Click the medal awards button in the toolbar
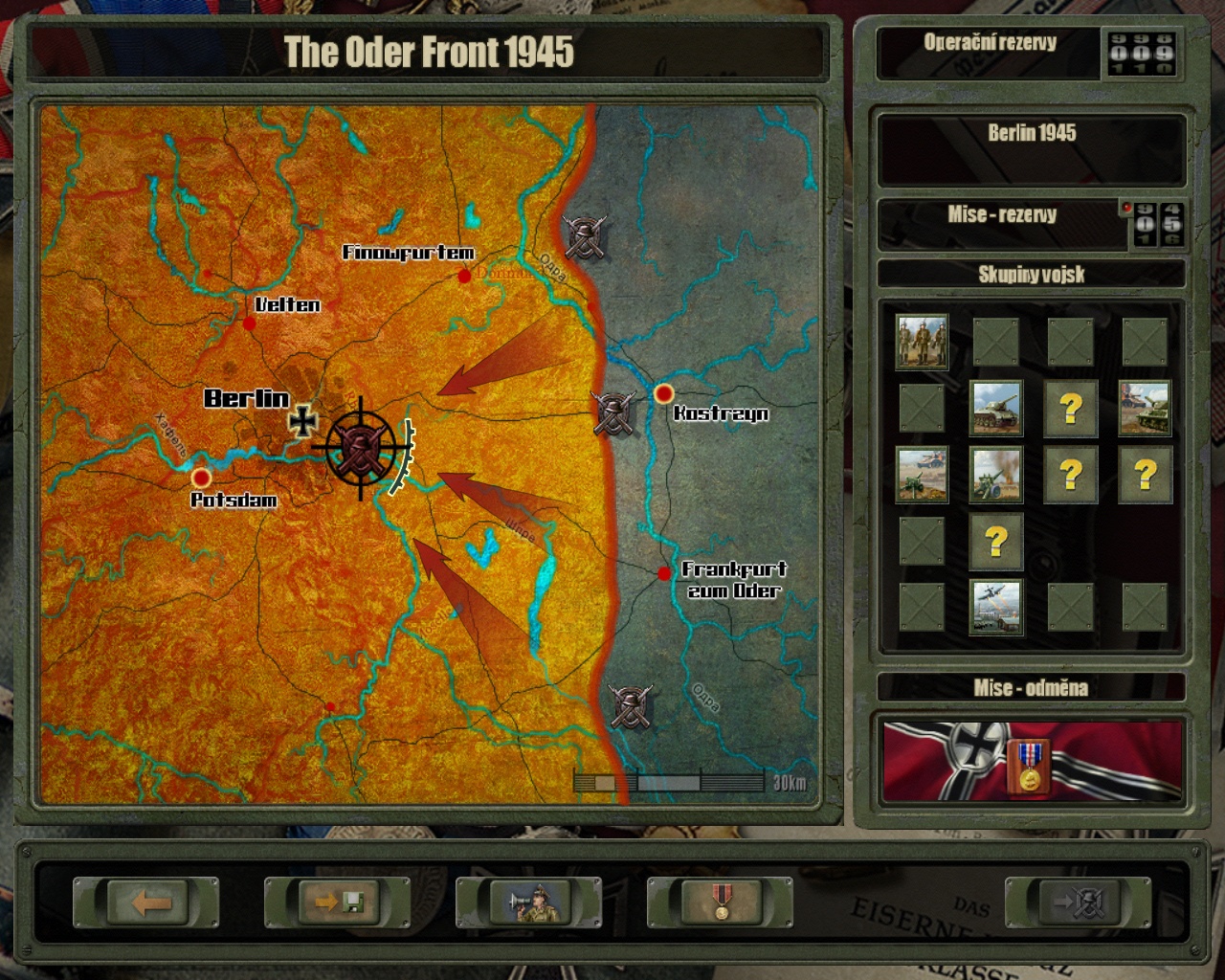1225x980 pixels. [720, 900]
